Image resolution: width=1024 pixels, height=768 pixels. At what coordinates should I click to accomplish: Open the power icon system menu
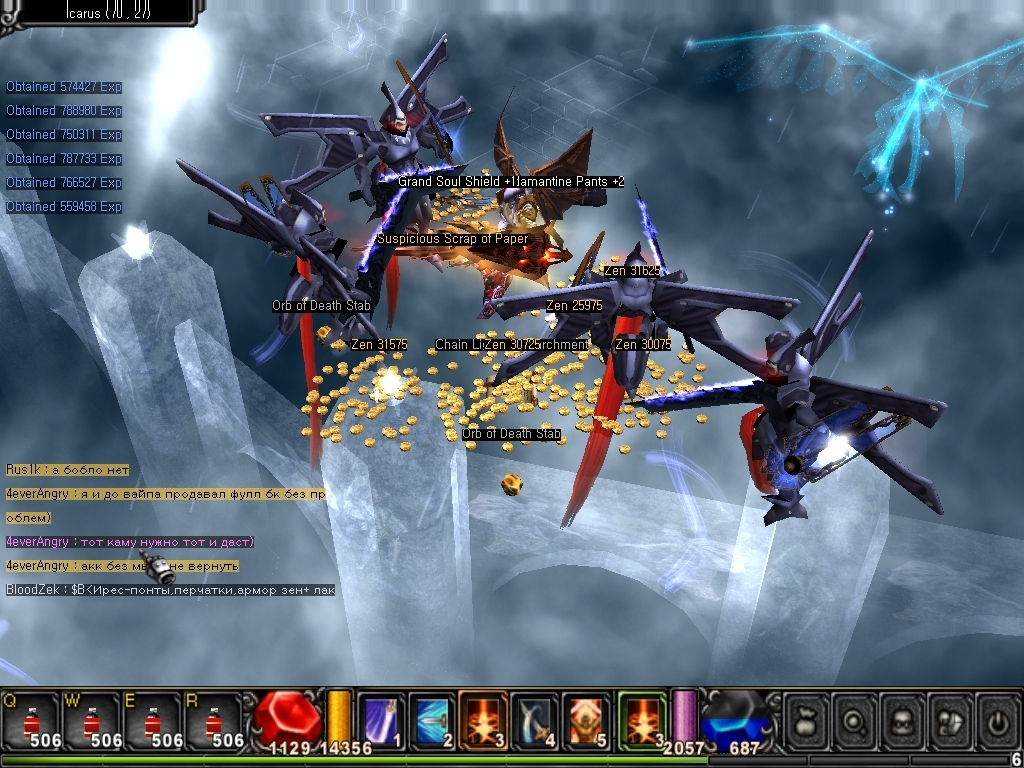[x=997, y=720]
